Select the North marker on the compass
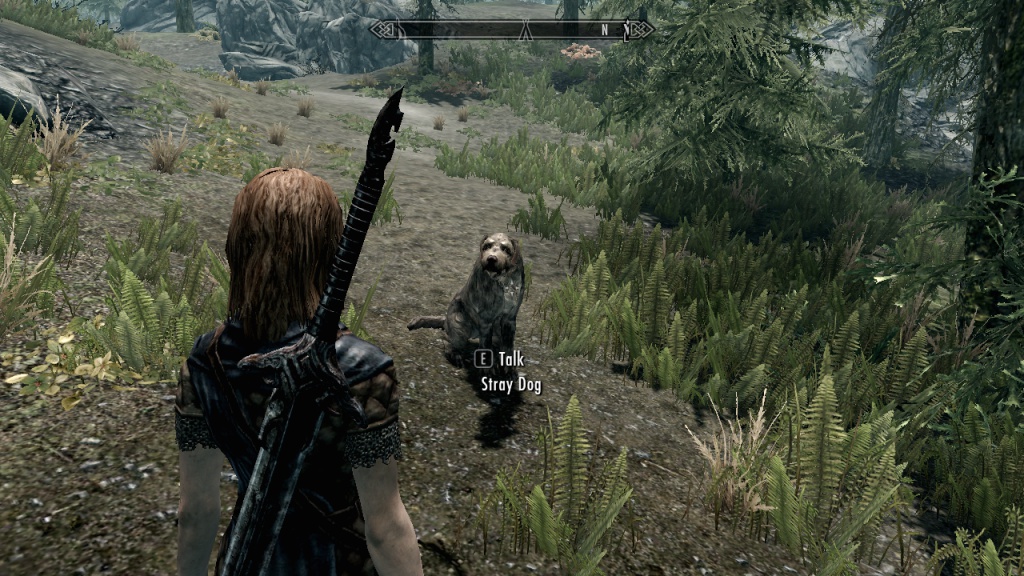The width and height of the screenshot is (1024, 576). [604, 30]
